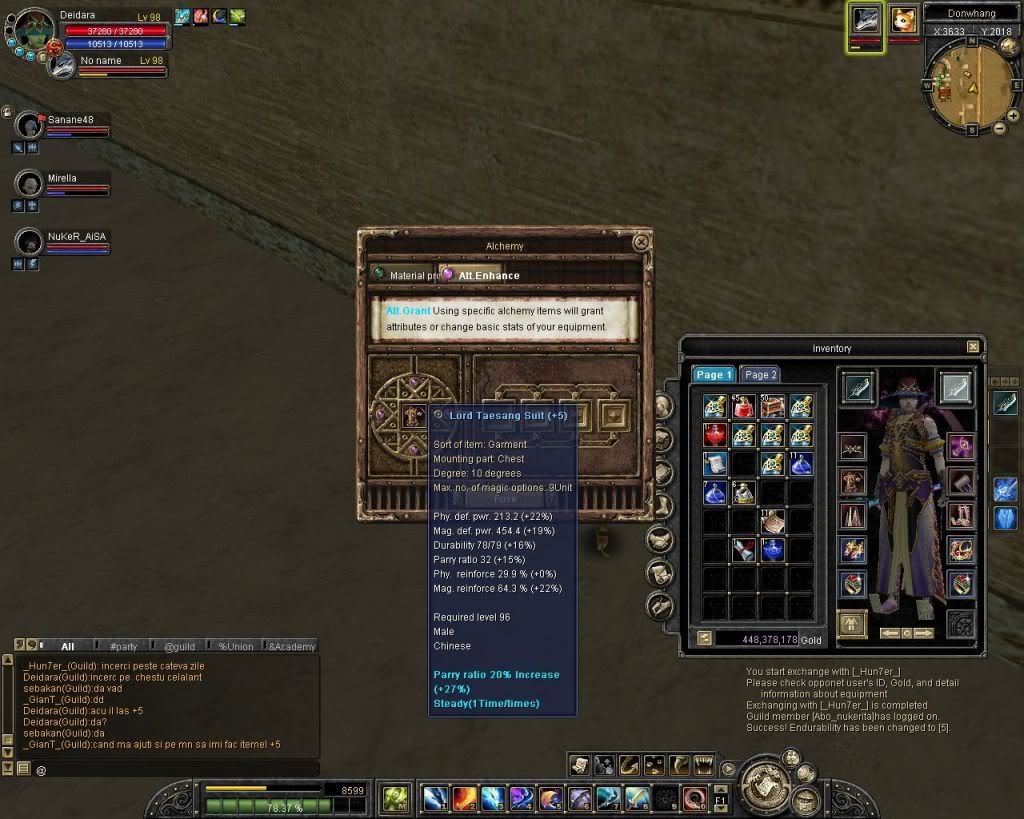Screen dimensions: 1024x819
Task: Open the Material alchemy tab
Action: tap(407, 275)
